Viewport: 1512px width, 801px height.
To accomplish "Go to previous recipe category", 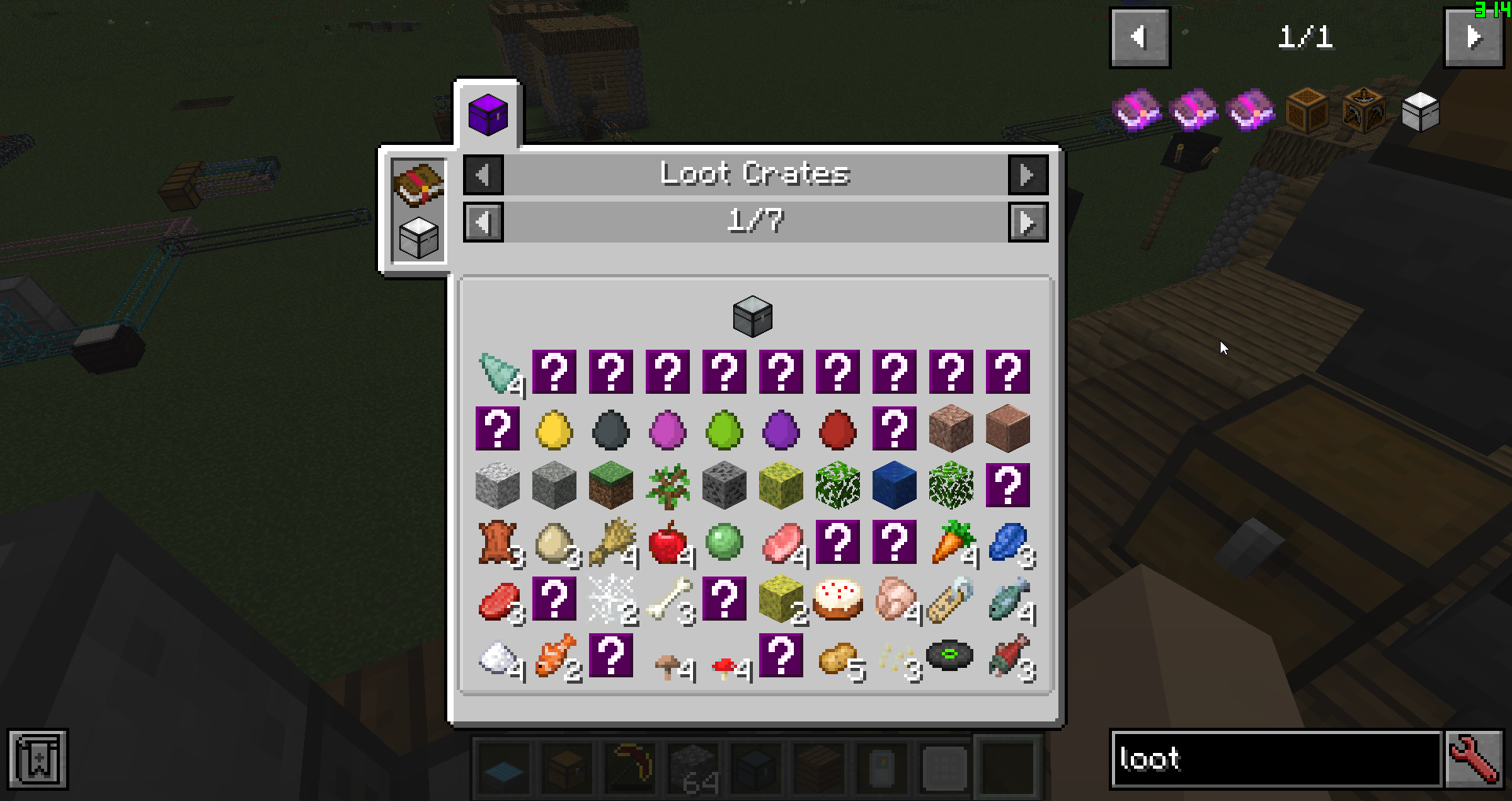I will coord(483,174).
